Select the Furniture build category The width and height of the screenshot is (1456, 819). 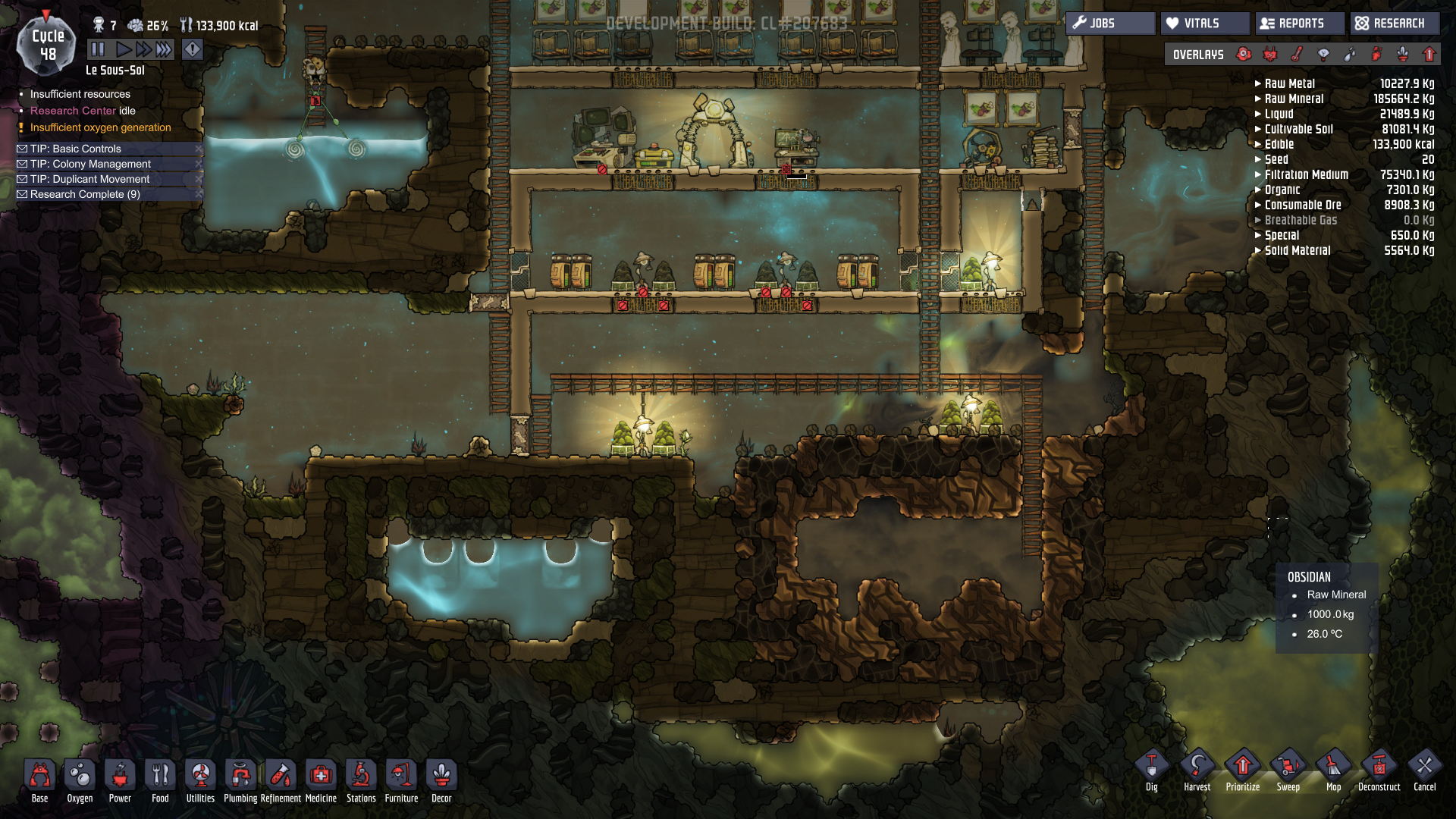click(401, 780)
